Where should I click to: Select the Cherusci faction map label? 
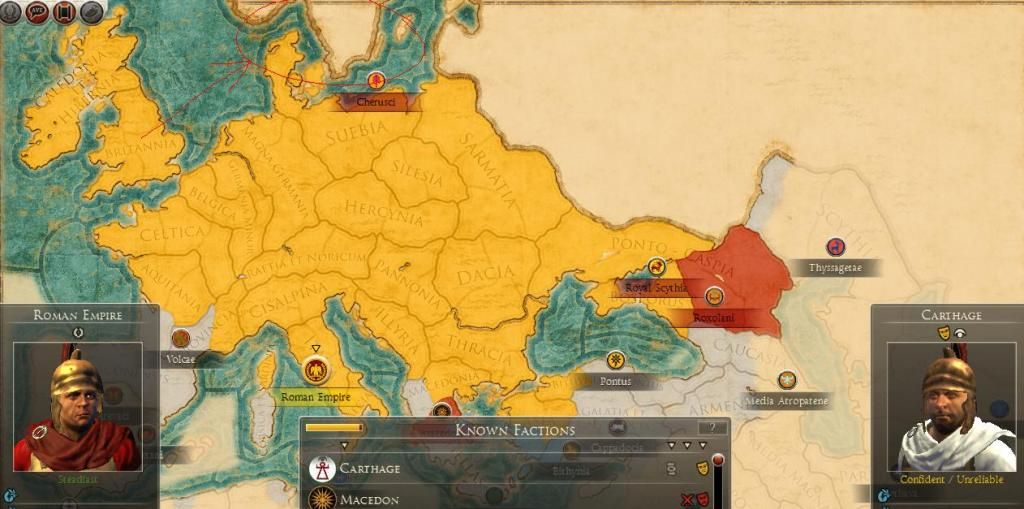(x=376, y=101)
